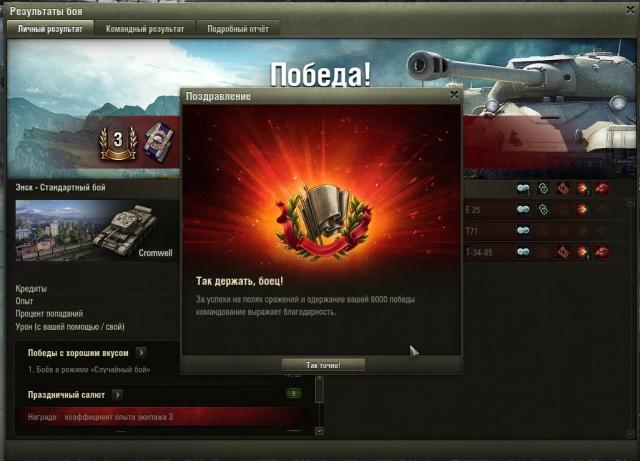Expand the Победы с хорошим вкусом mission arrow

142,352
